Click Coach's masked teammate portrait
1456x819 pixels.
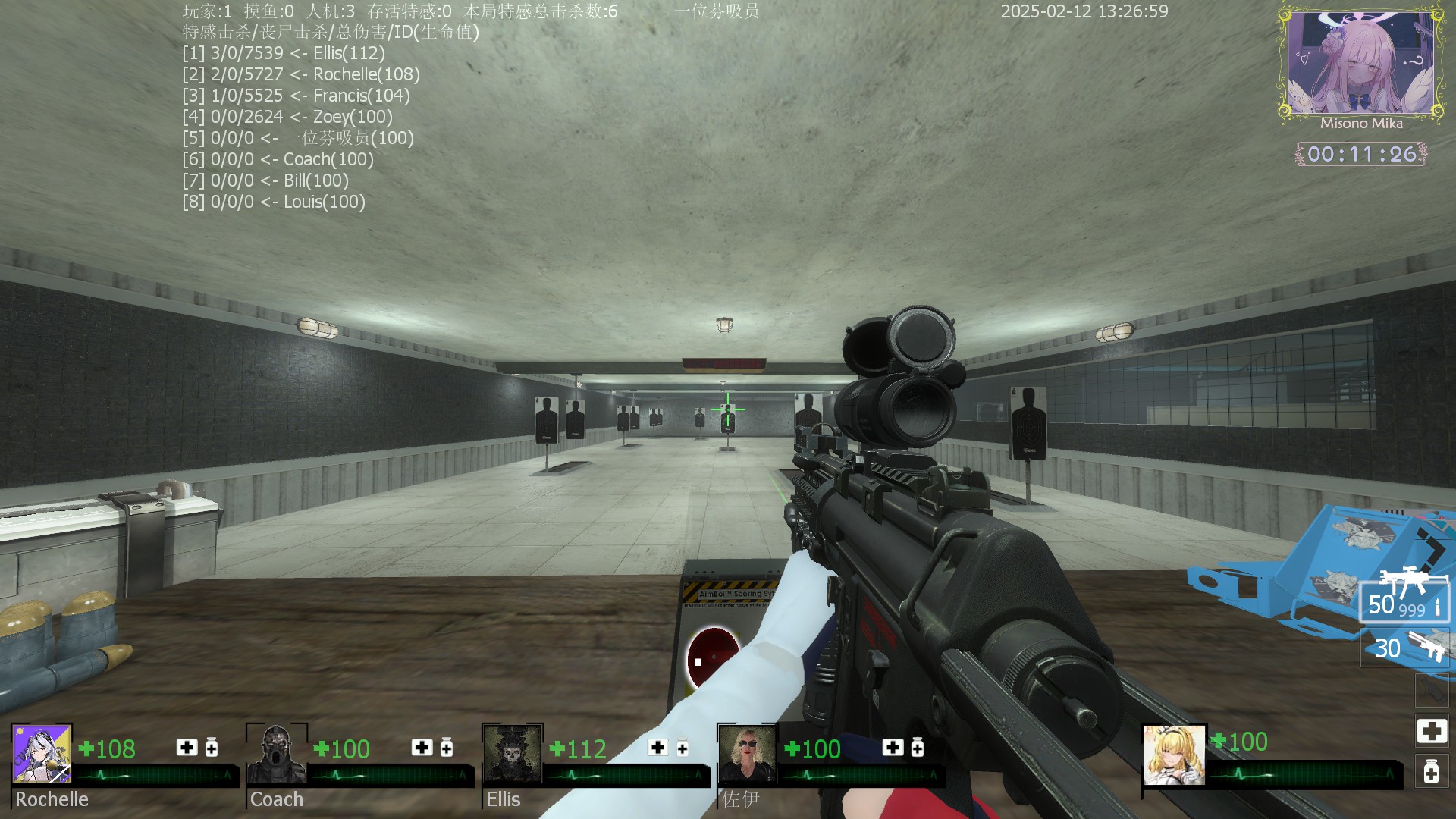coord(277,754)
